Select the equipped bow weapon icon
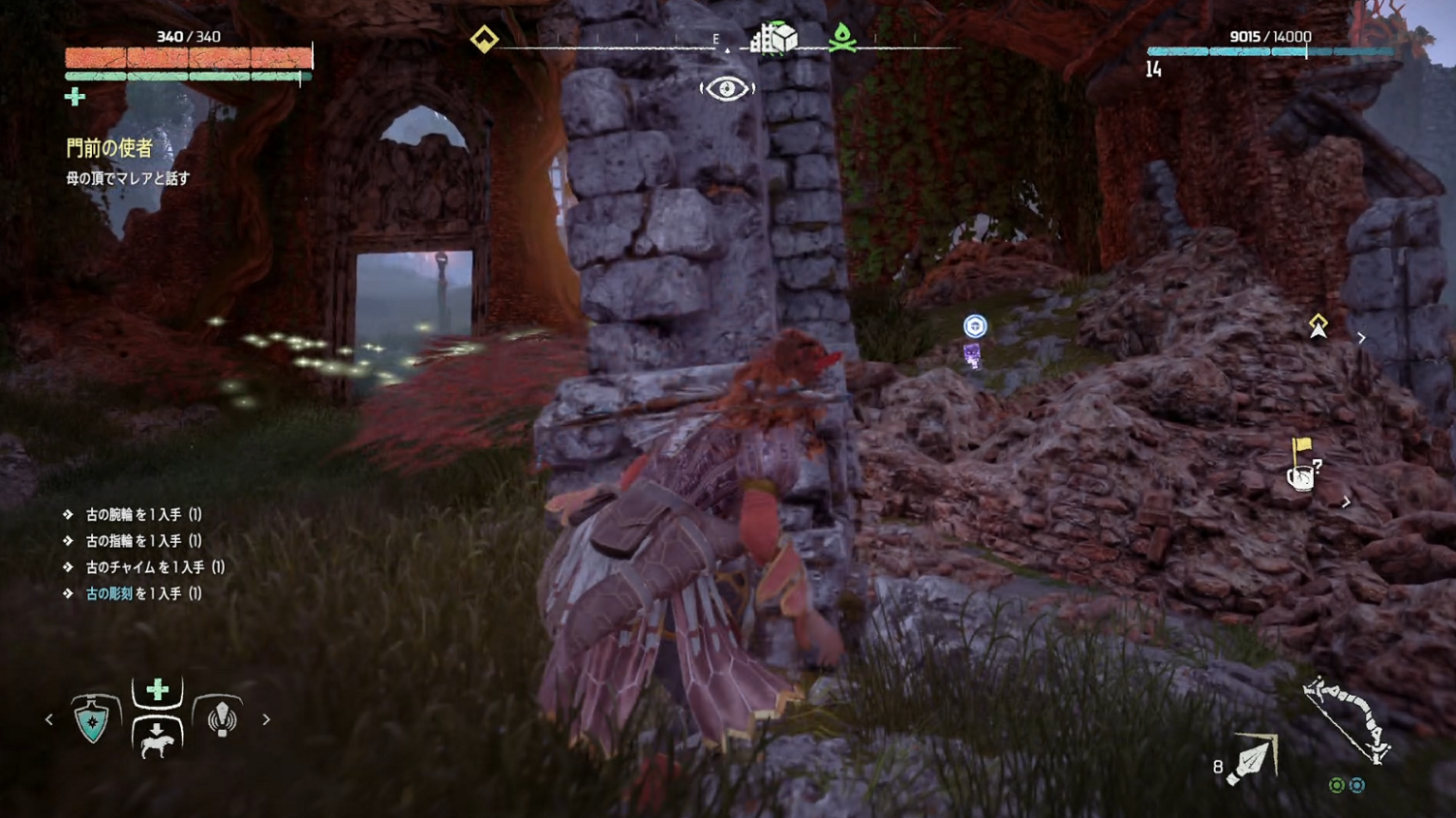Viewport: 1456px width, 818px height. tap(1347, 719)
